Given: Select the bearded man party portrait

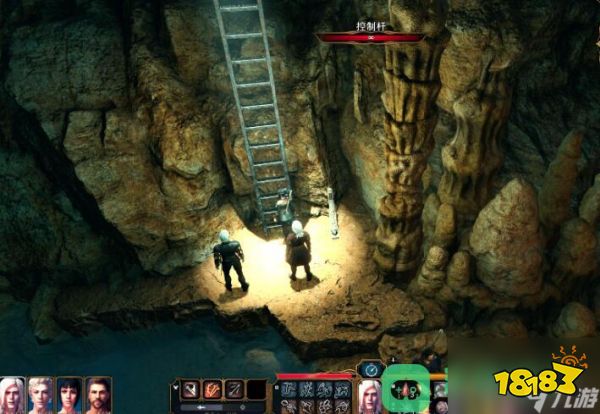Looking at the screenshot, I should (97, 395).
